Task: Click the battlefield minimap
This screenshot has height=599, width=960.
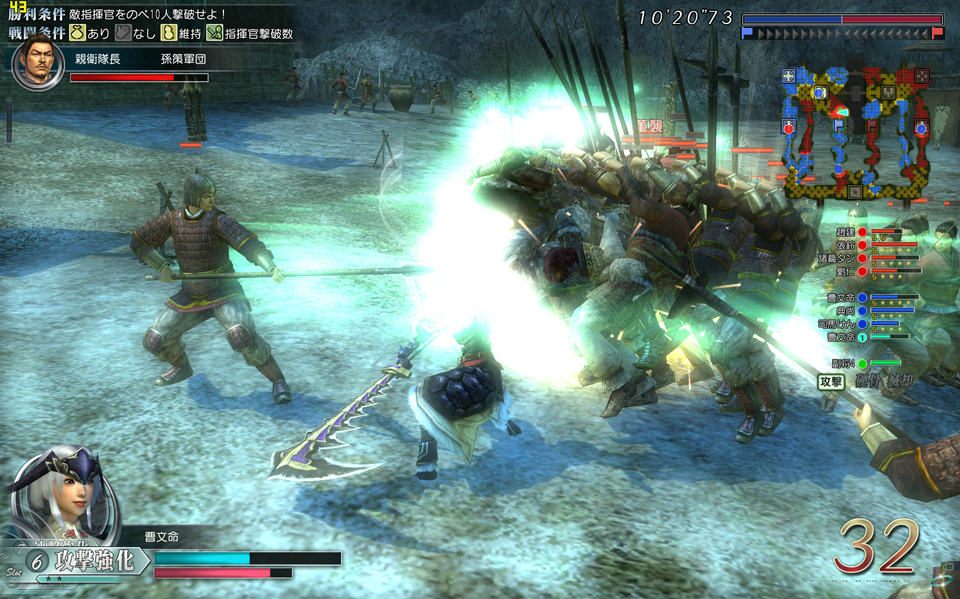Action: click(856, 132)
